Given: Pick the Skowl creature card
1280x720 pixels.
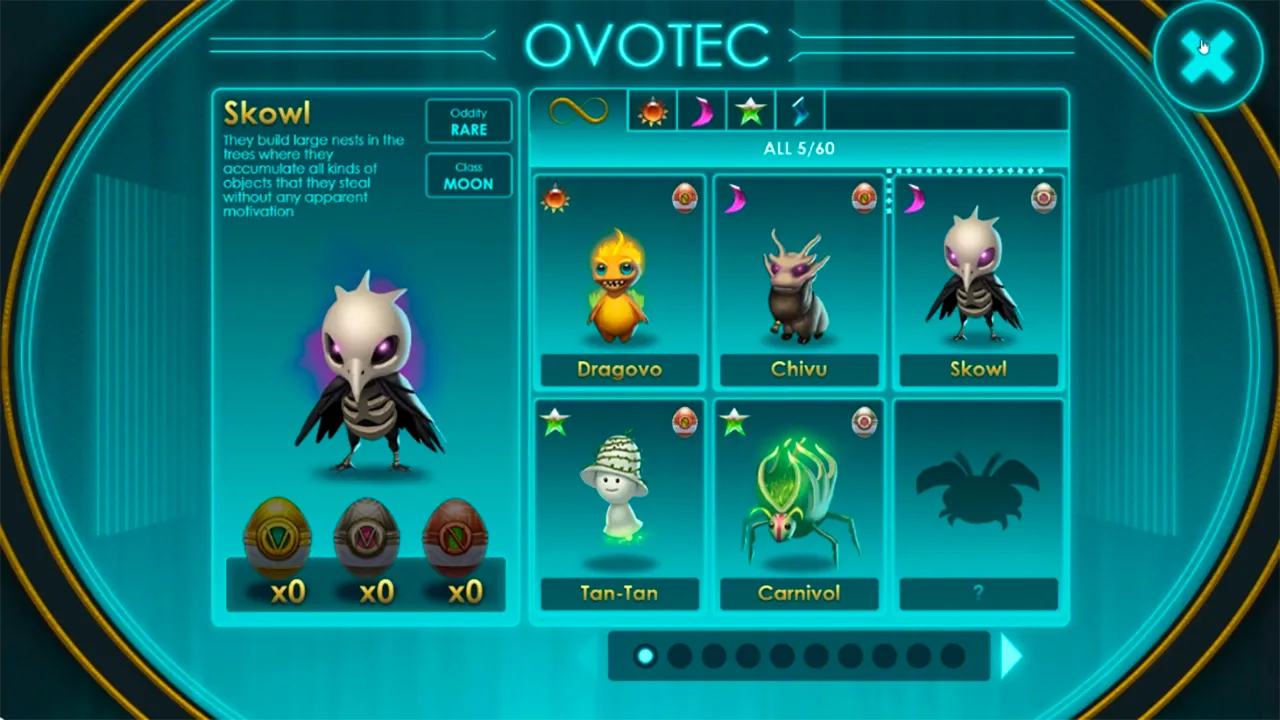Looking at the screenshot, I should (978, 282).
